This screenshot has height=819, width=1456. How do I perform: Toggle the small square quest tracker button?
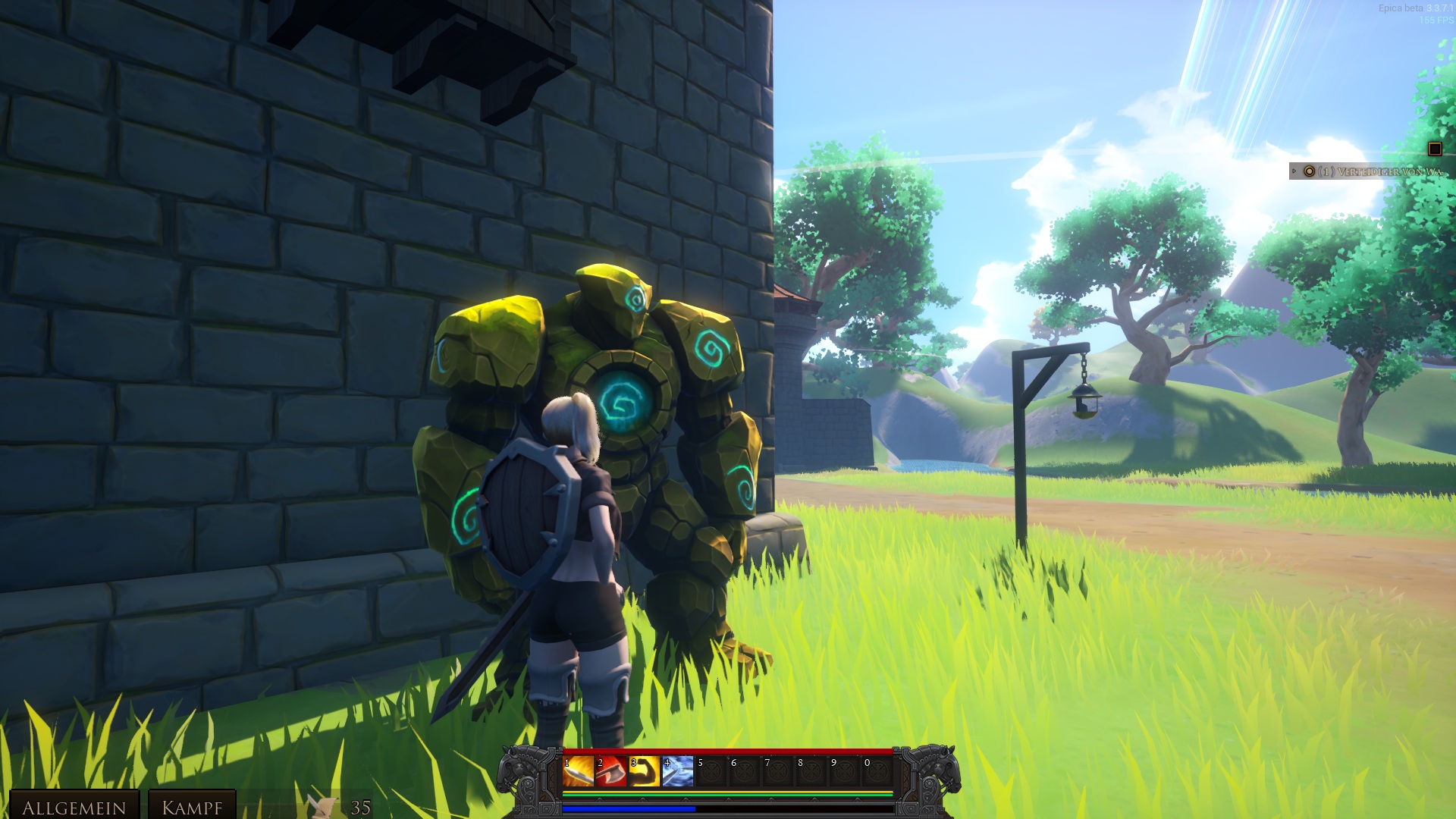tap(1434, 149)
